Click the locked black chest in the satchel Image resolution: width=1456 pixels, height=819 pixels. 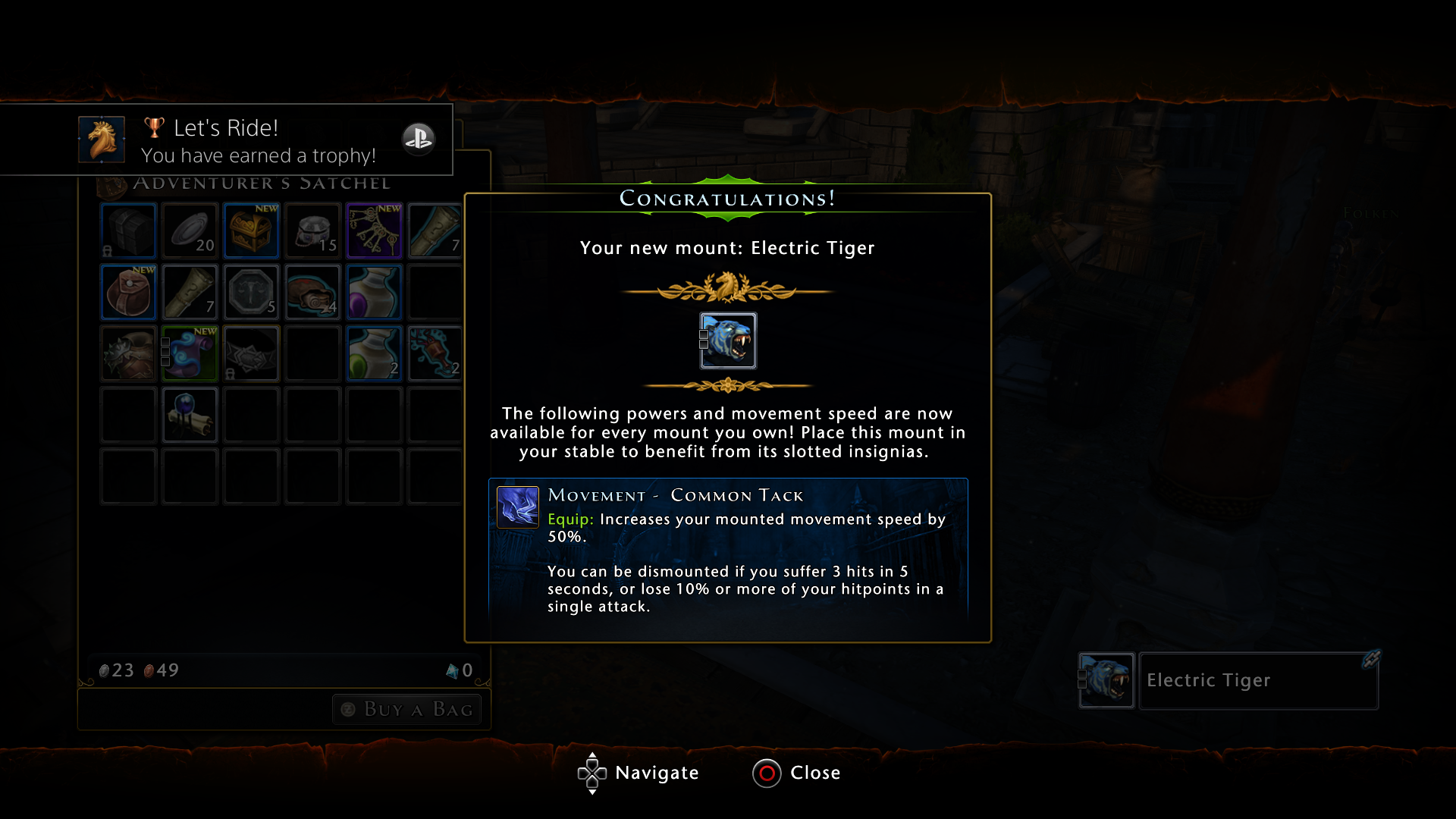(128, 231)
